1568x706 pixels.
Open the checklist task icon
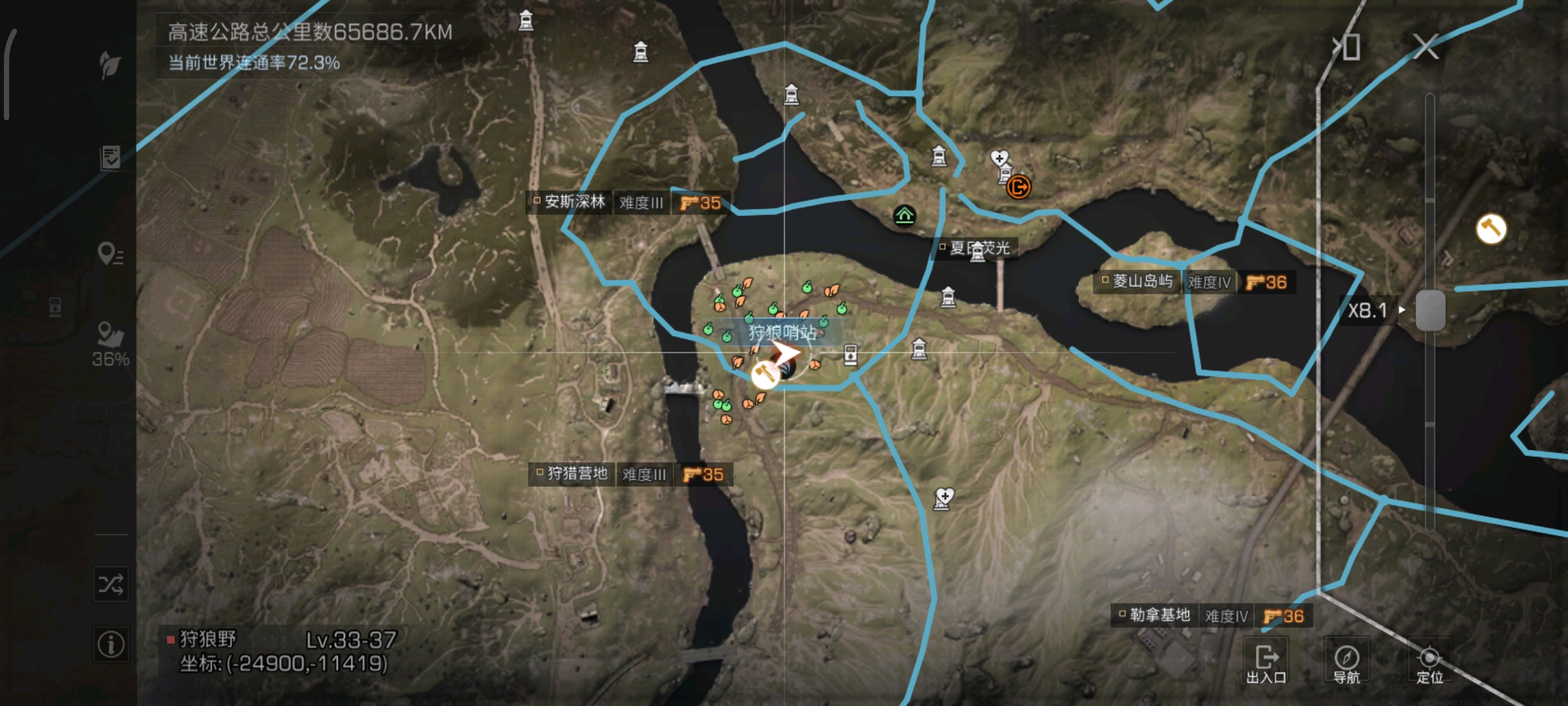point(110,158)
